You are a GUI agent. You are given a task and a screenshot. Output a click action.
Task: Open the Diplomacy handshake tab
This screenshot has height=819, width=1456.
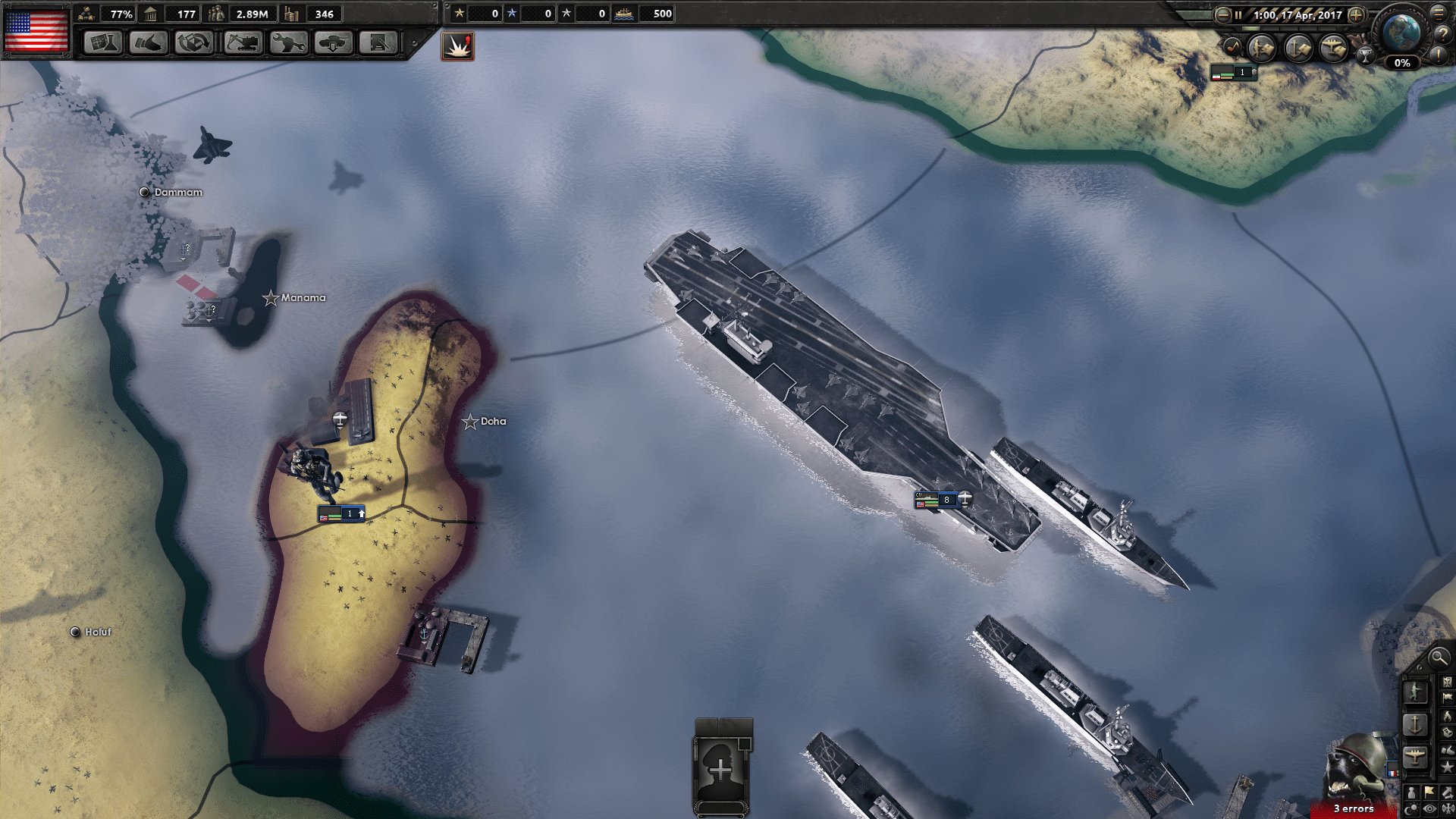(x=148, y=42)
